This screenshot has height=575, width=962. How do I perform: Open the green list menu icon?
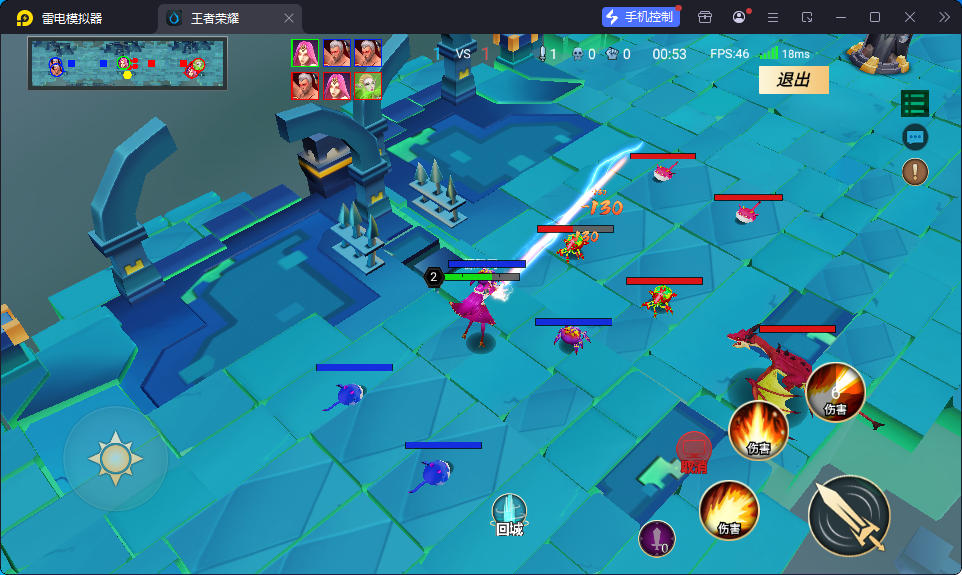(x=914, y=103)
